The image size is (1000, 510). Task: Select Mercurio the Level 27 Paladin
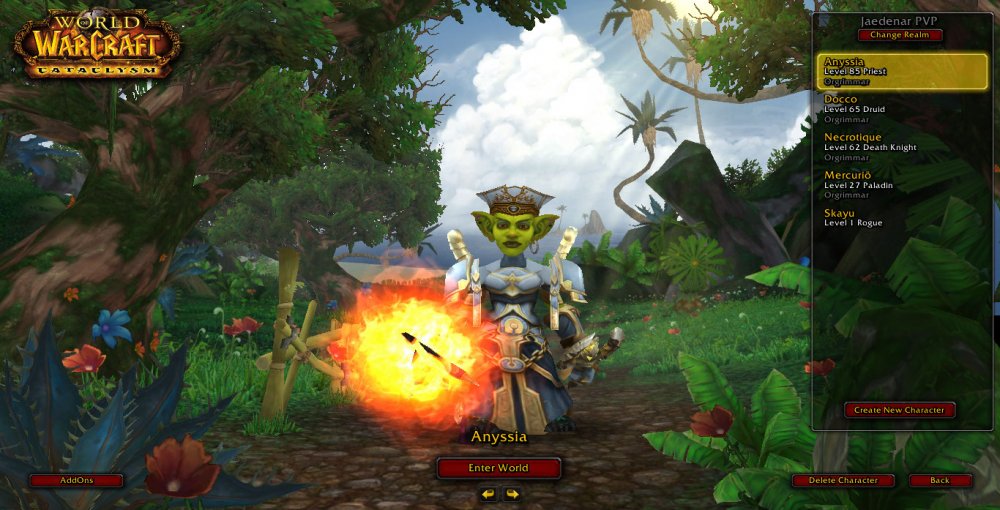pos(902,184)
